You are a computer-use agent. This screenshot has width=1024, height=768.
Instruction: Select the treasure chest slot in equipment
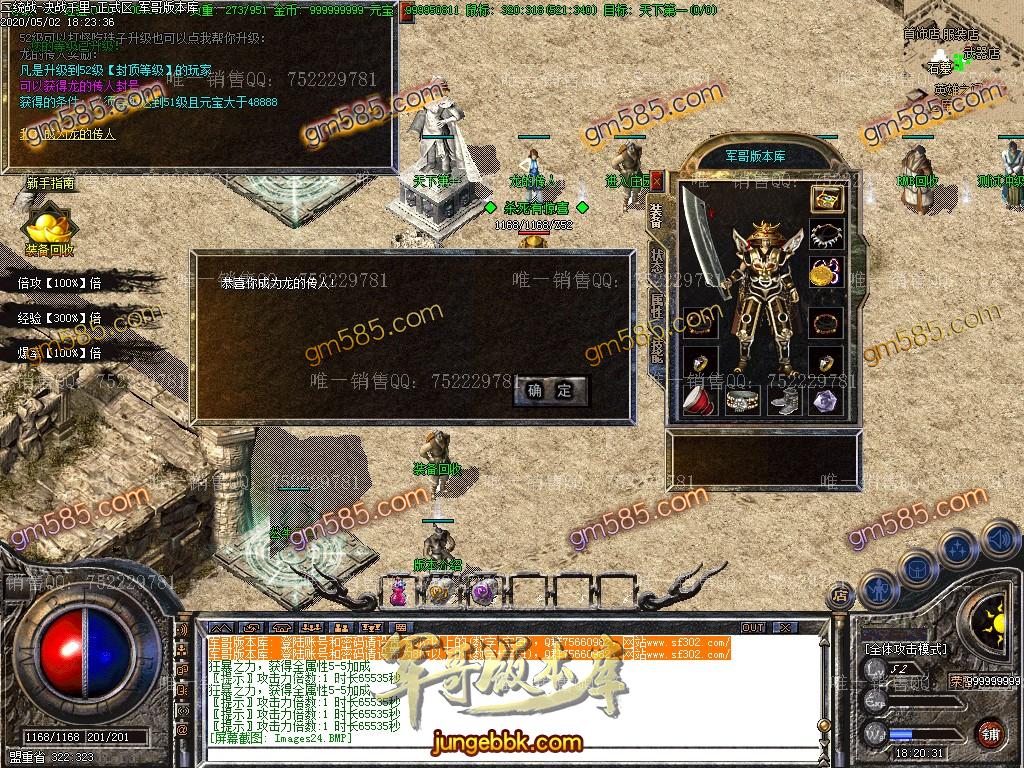point(826,198)
